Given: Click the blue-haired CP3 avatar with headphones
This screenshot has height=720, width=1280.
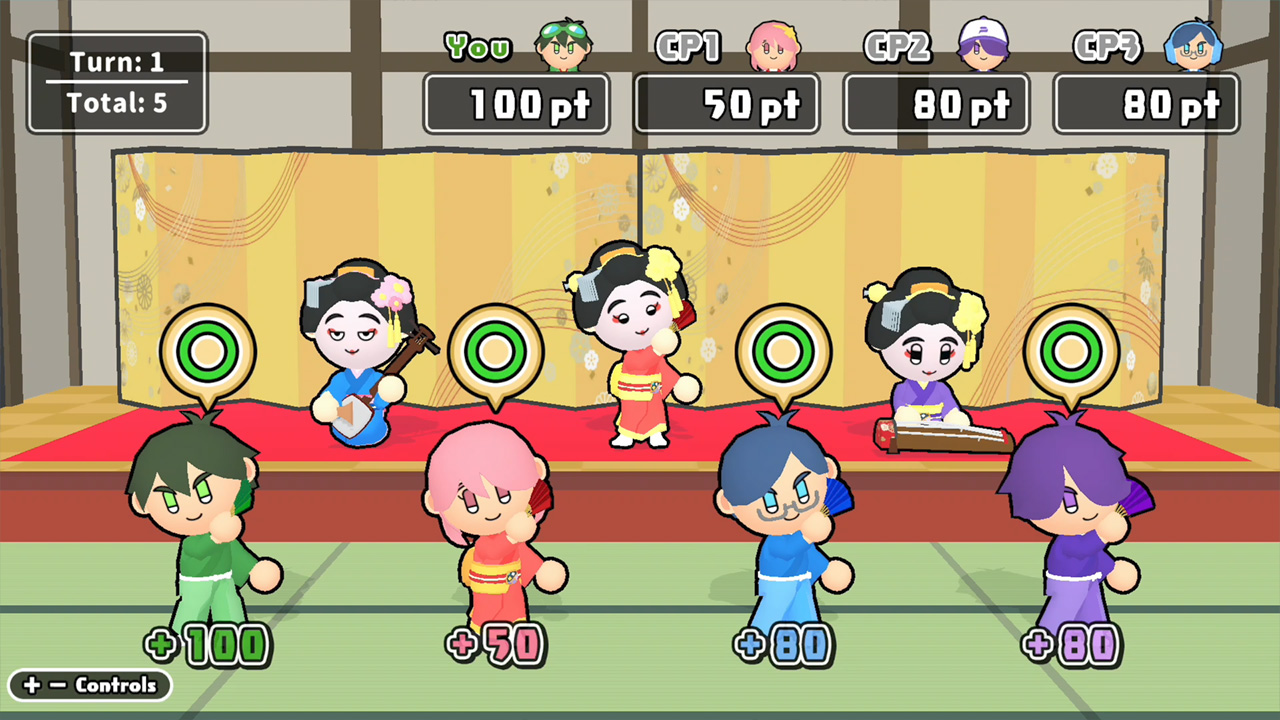Looking at the screenshot, I should point(1195,45).
